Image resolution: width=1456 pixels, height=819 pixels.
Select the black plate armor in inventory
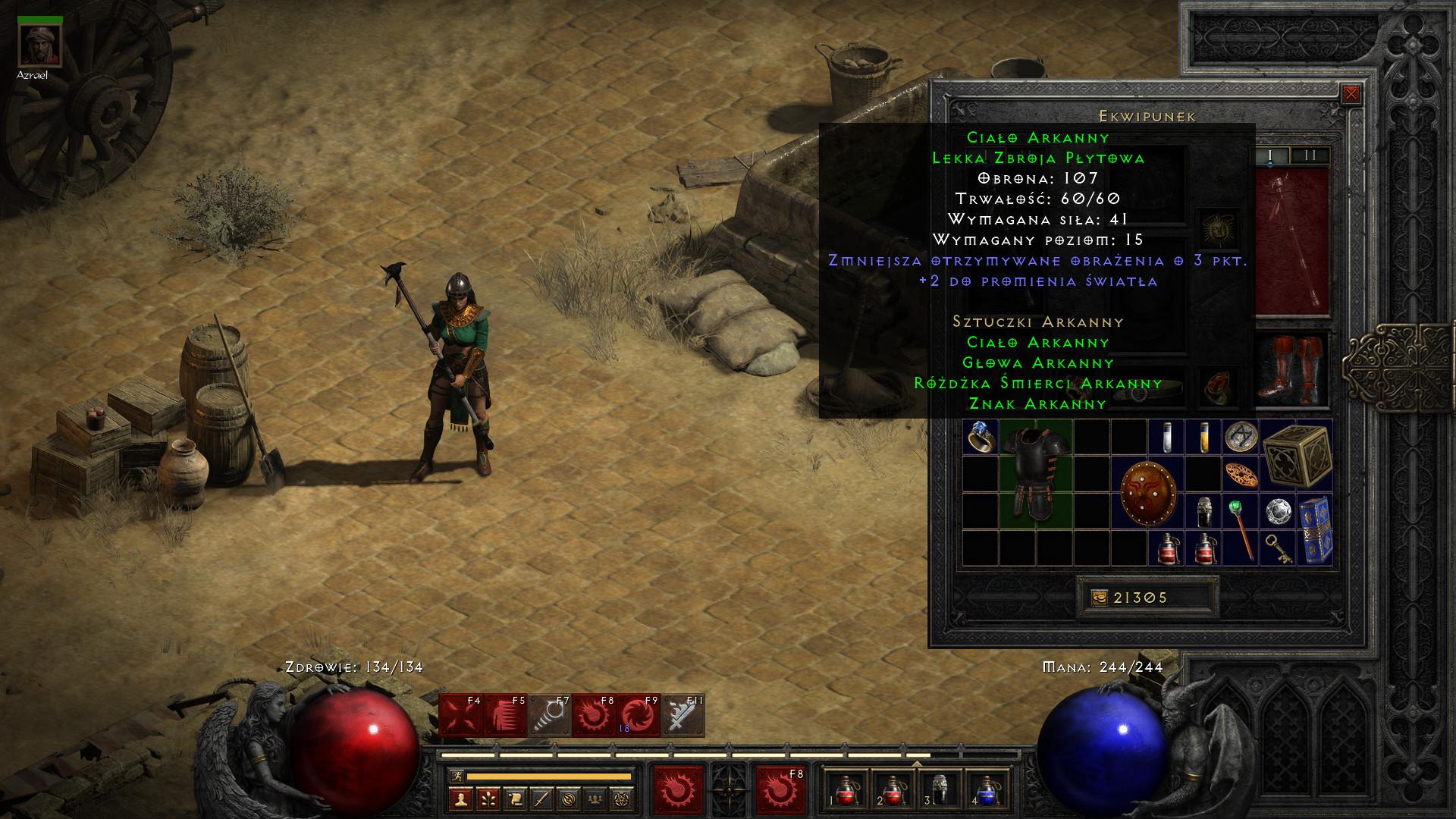click(1035, 474)
